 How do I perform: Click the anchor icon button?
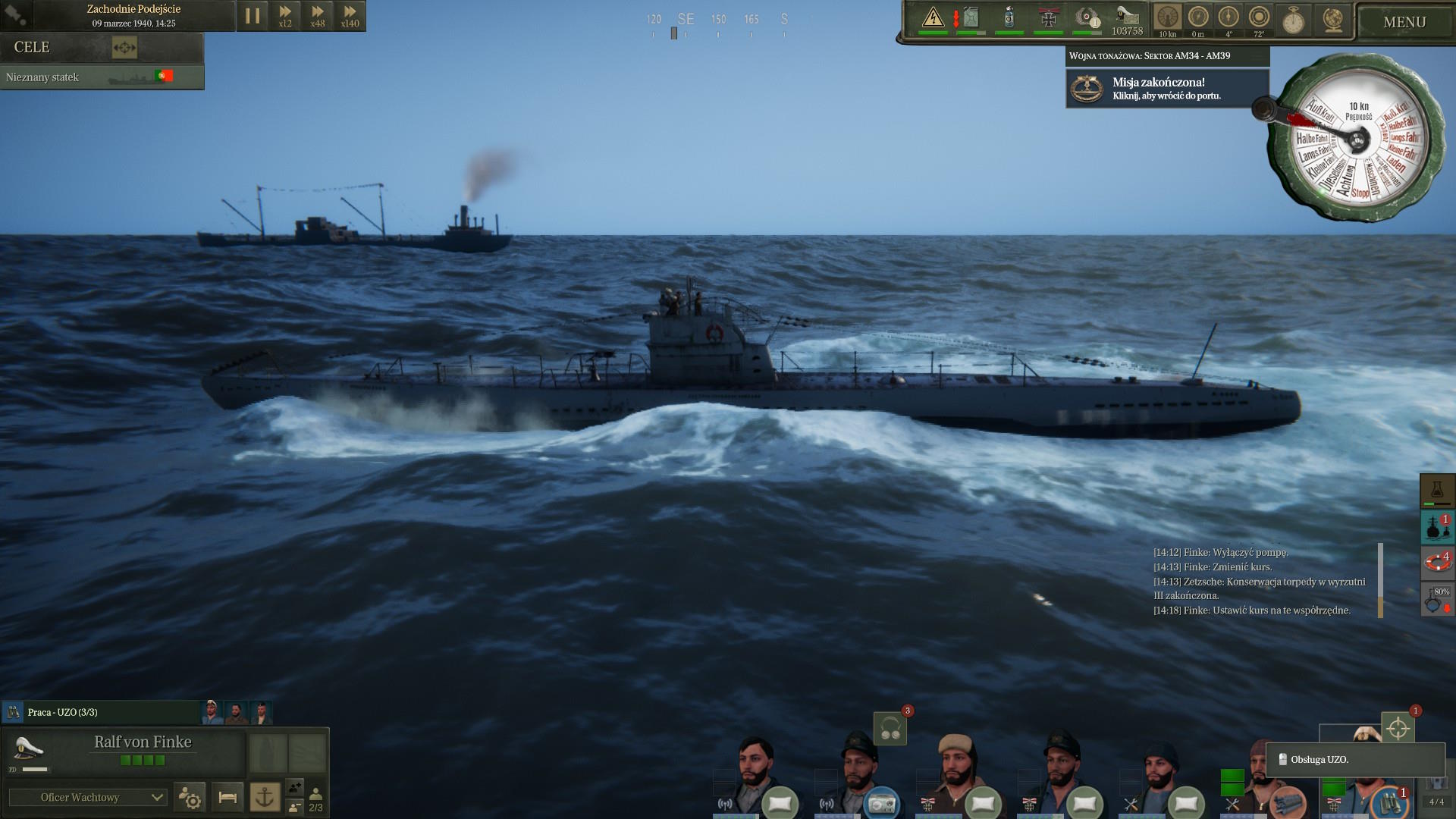point(265,797)
